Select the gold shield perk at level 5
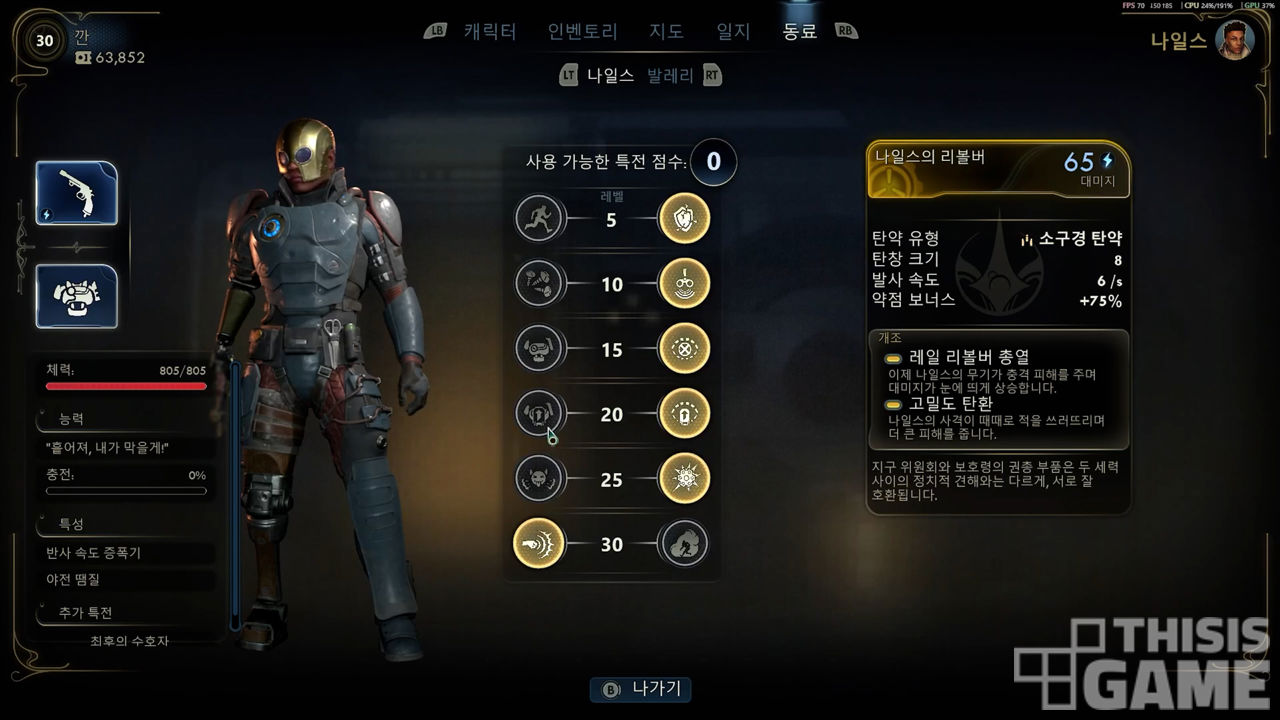The height and width of the screenshot is (720, 1280). click(684, 219)
